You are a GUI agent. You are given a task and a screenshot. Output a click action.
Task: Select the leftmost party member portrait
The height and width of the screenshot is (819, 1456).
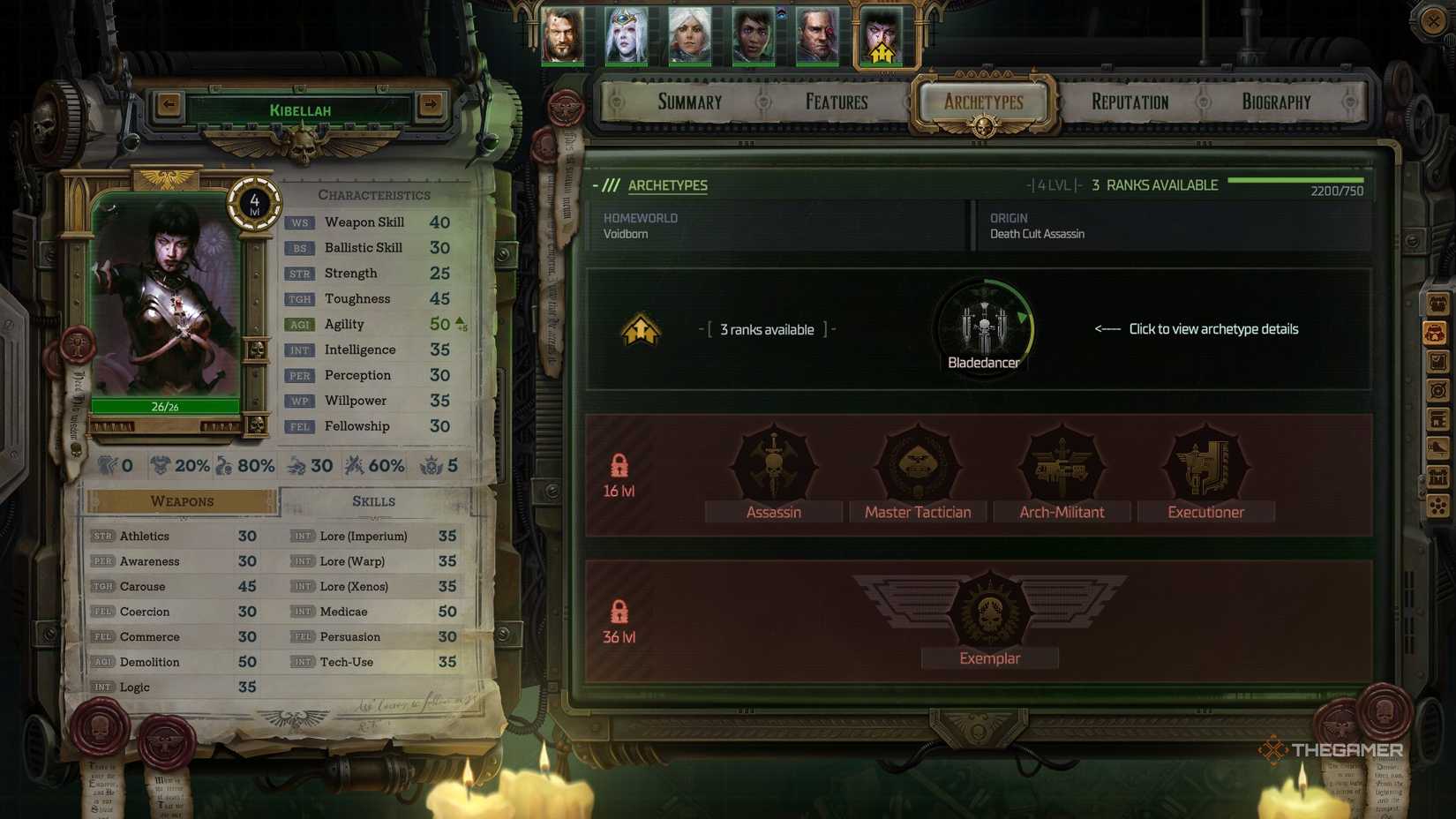pos(564,37)
